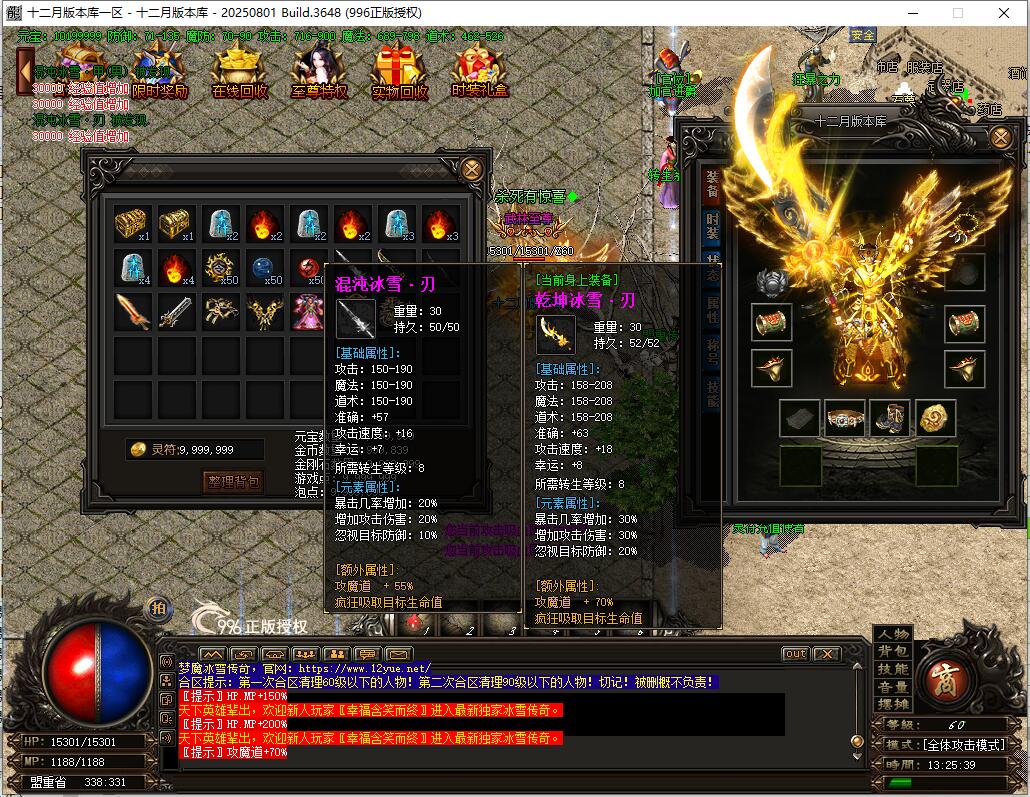Select the equipped boots slot
Viewport: 1030px width, 797px height.
890,418
